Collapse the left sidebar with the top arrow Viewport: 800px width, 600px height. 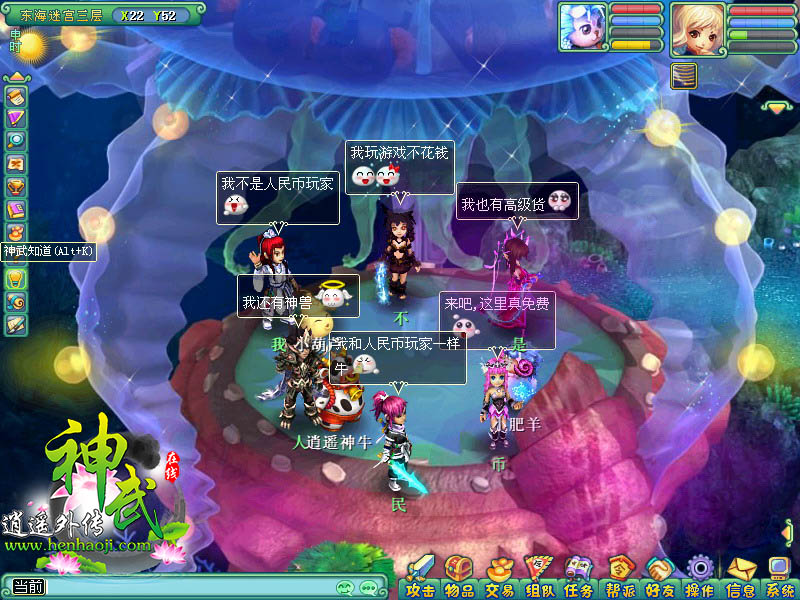(x=15, y=76)
